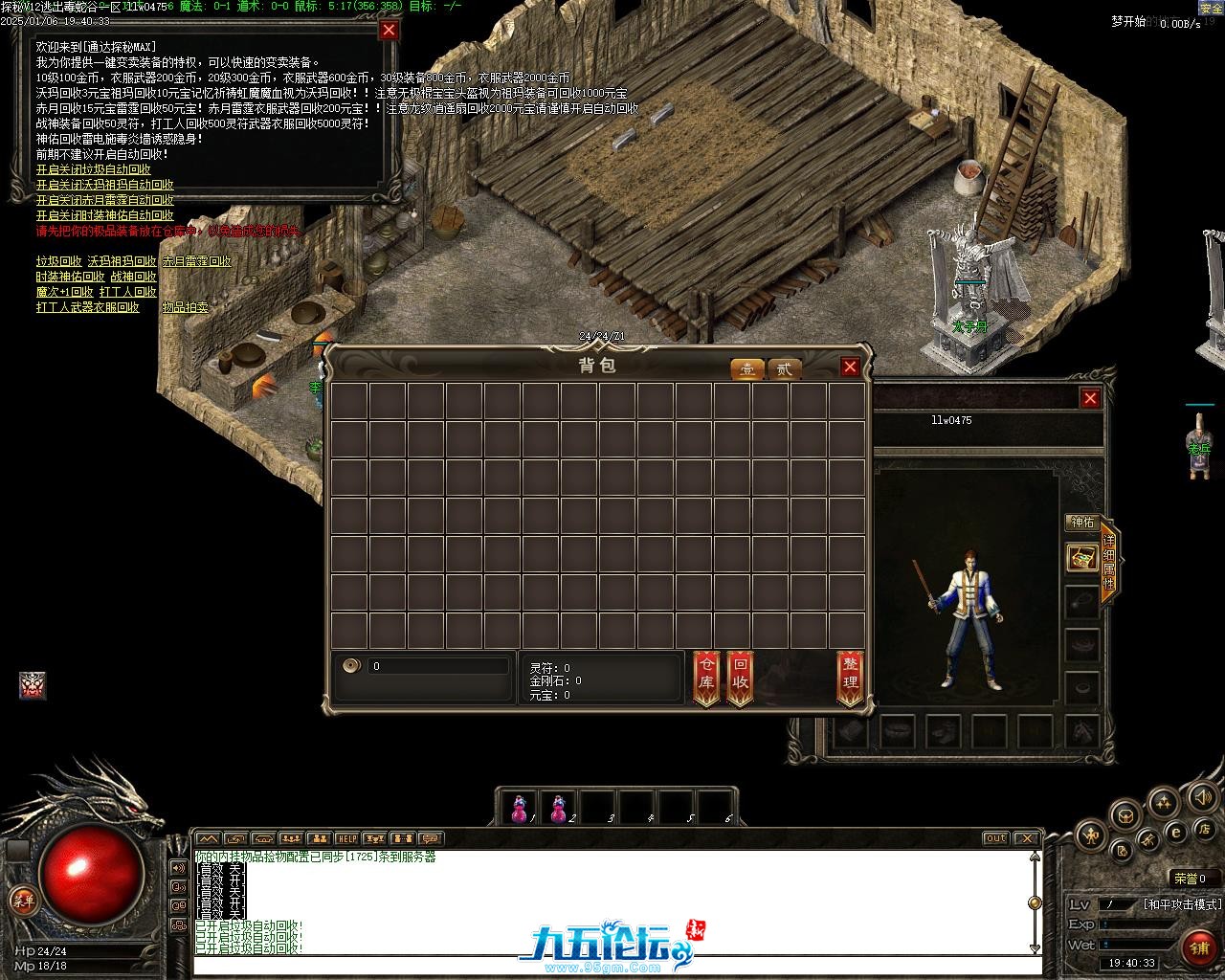The width and height of the screenshot is (1225, 980).
Task: Close the character equipment panel
Action: (1090, 398)
